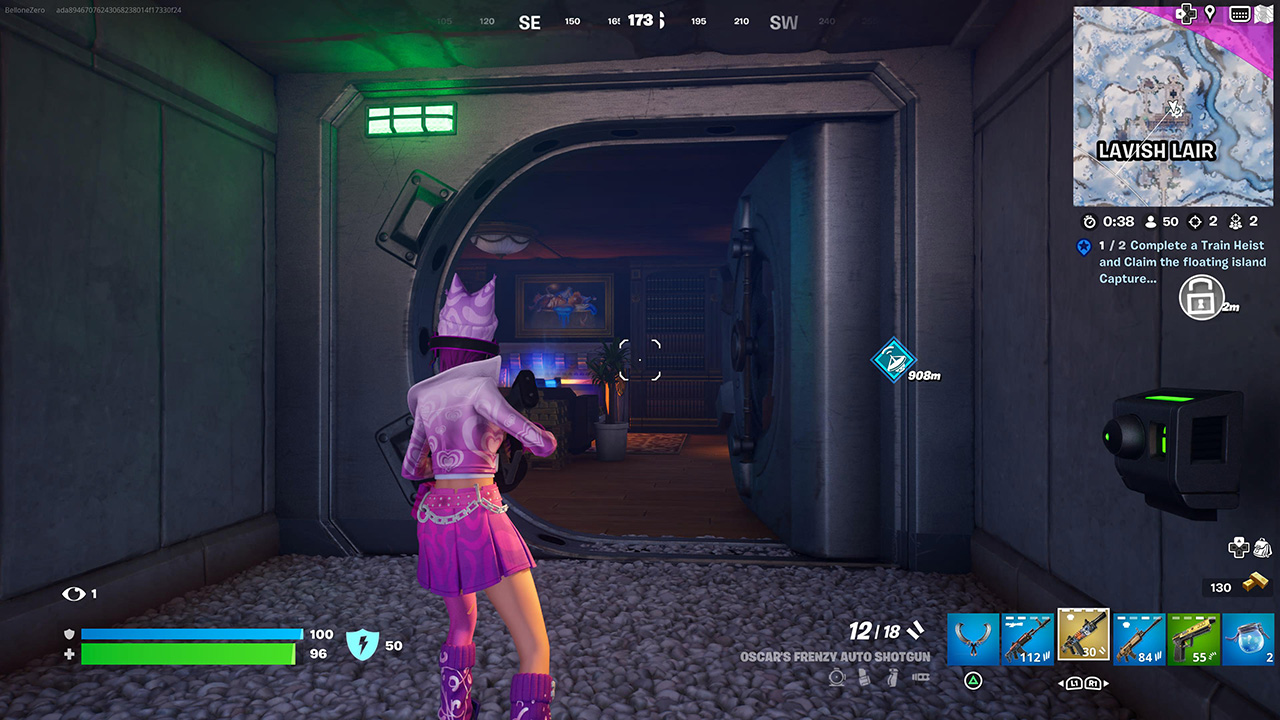Click the green health bar showing 96
The image size is (1280, 720).
[190, 654]
